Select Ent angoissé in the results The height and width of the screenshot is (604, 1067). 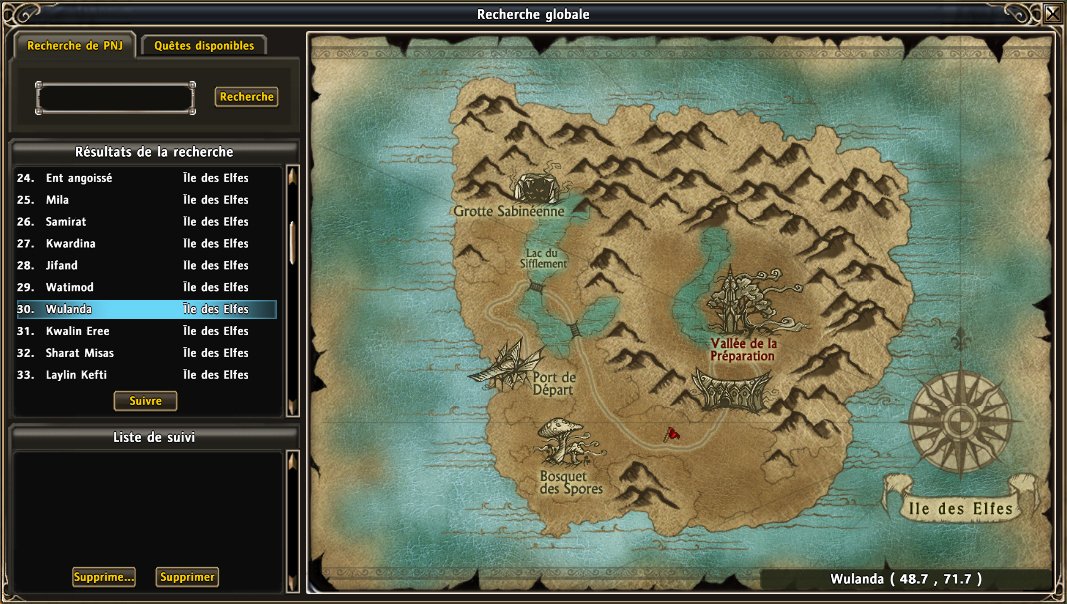tap(146, 178)
